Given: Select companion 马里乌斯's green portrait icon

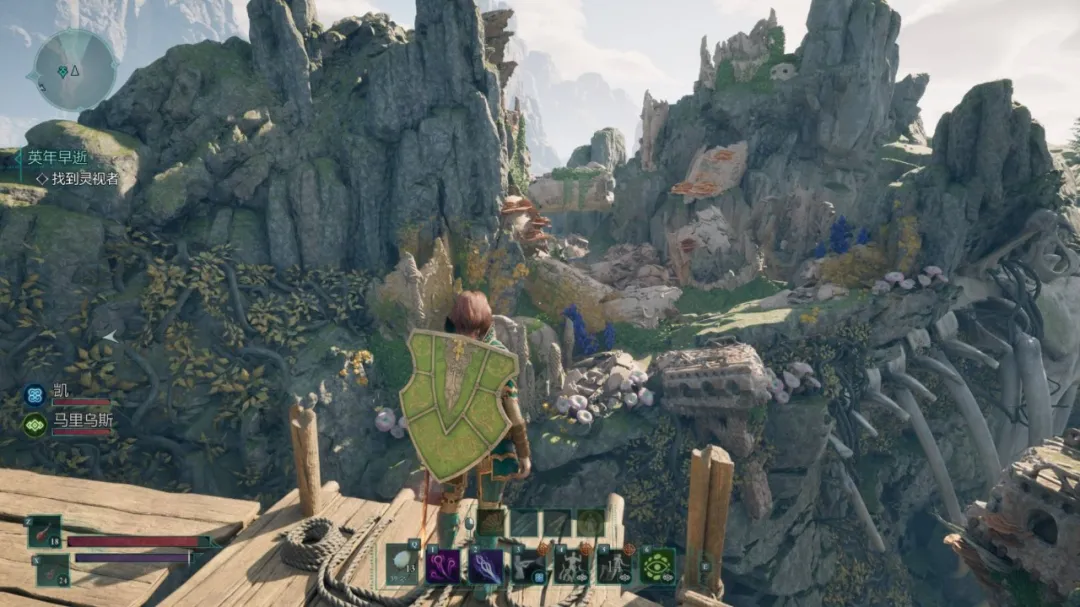Looking at the screenshot, I should pyautogui.click(x=35, y=424).
